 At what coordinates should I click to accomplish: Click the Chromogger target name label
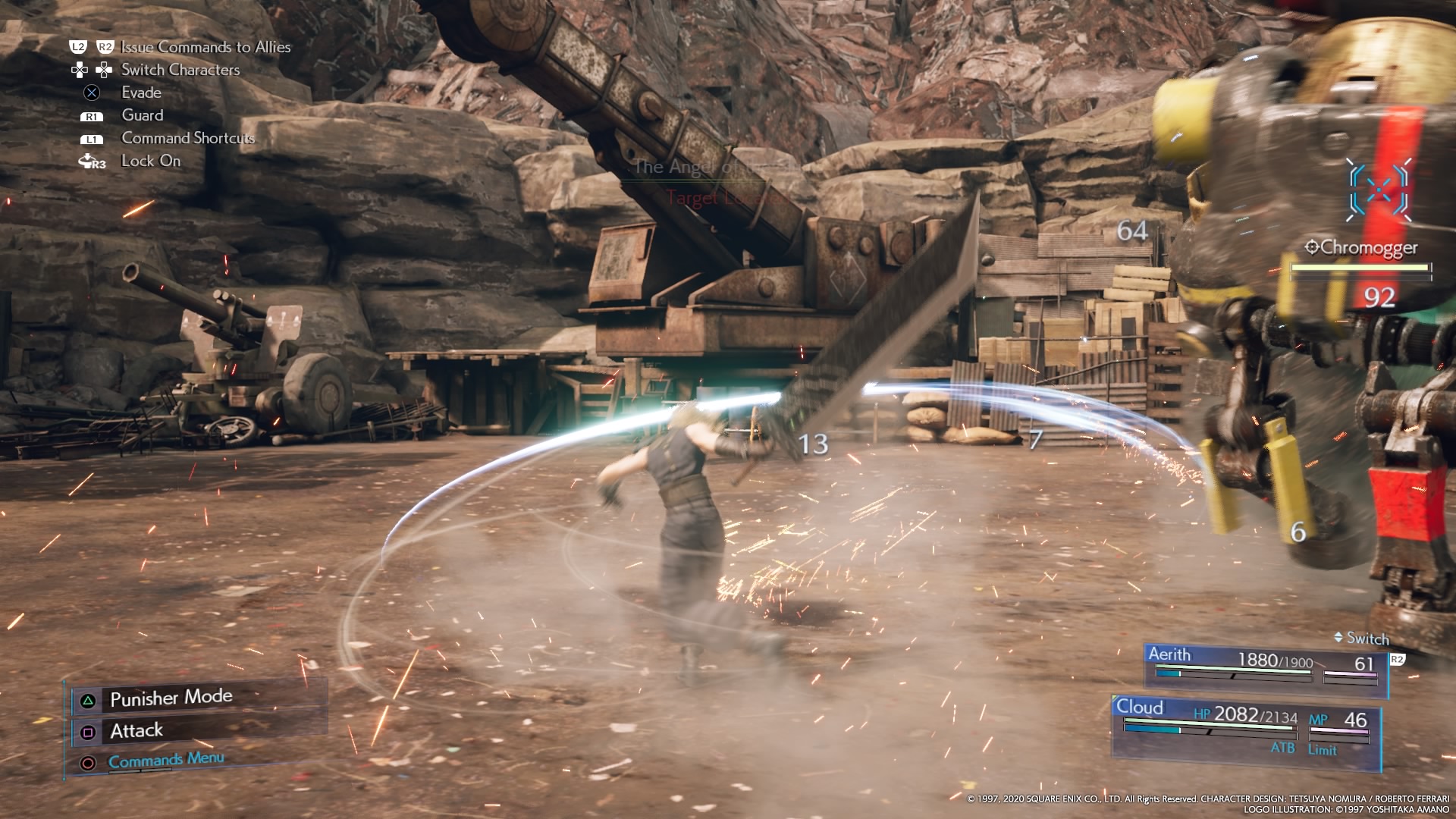click(1368, 248)
